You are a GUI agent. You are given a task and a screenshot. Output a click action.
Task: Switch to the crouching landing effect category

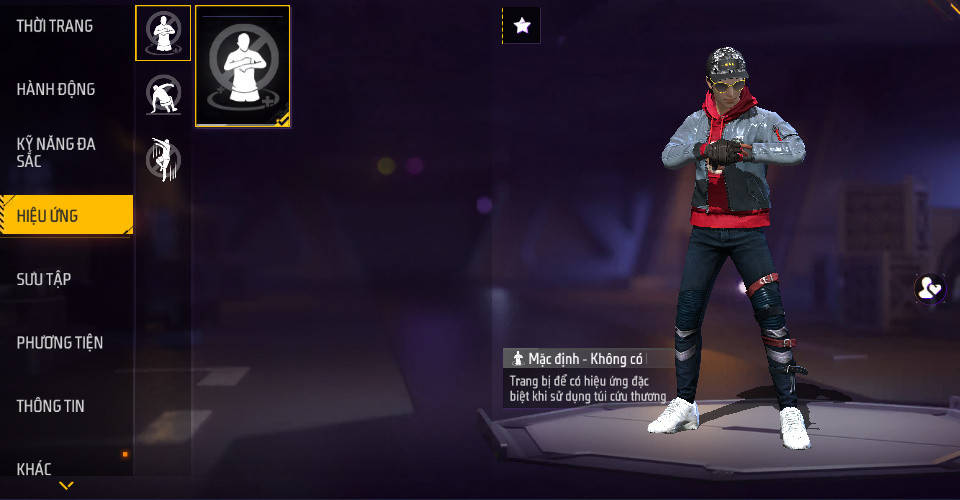point(163,96)
